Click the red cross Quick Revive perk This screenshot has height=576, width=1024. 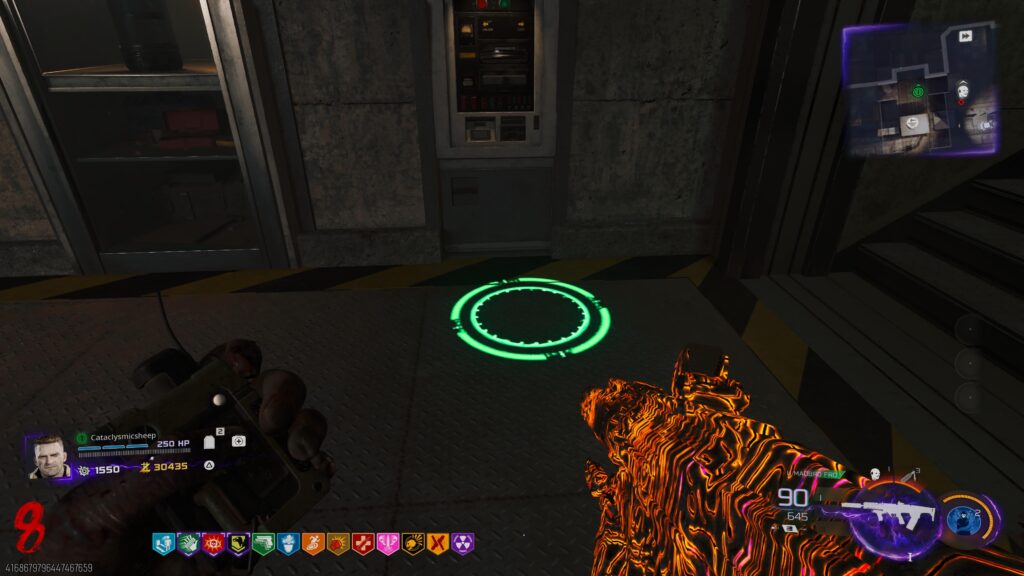click(x=363, y=543)
